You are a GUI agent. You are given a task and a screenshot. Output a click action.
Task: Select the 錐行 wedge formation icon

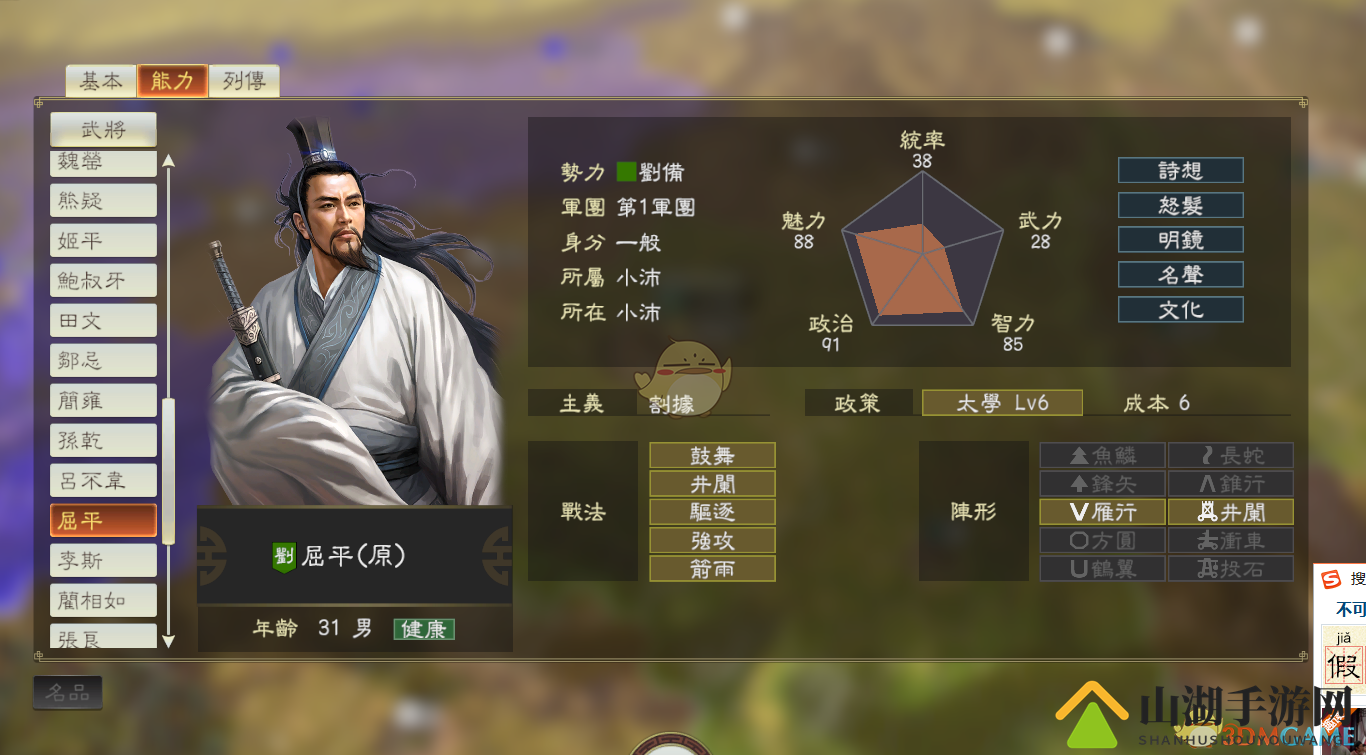coord(1232,484)
